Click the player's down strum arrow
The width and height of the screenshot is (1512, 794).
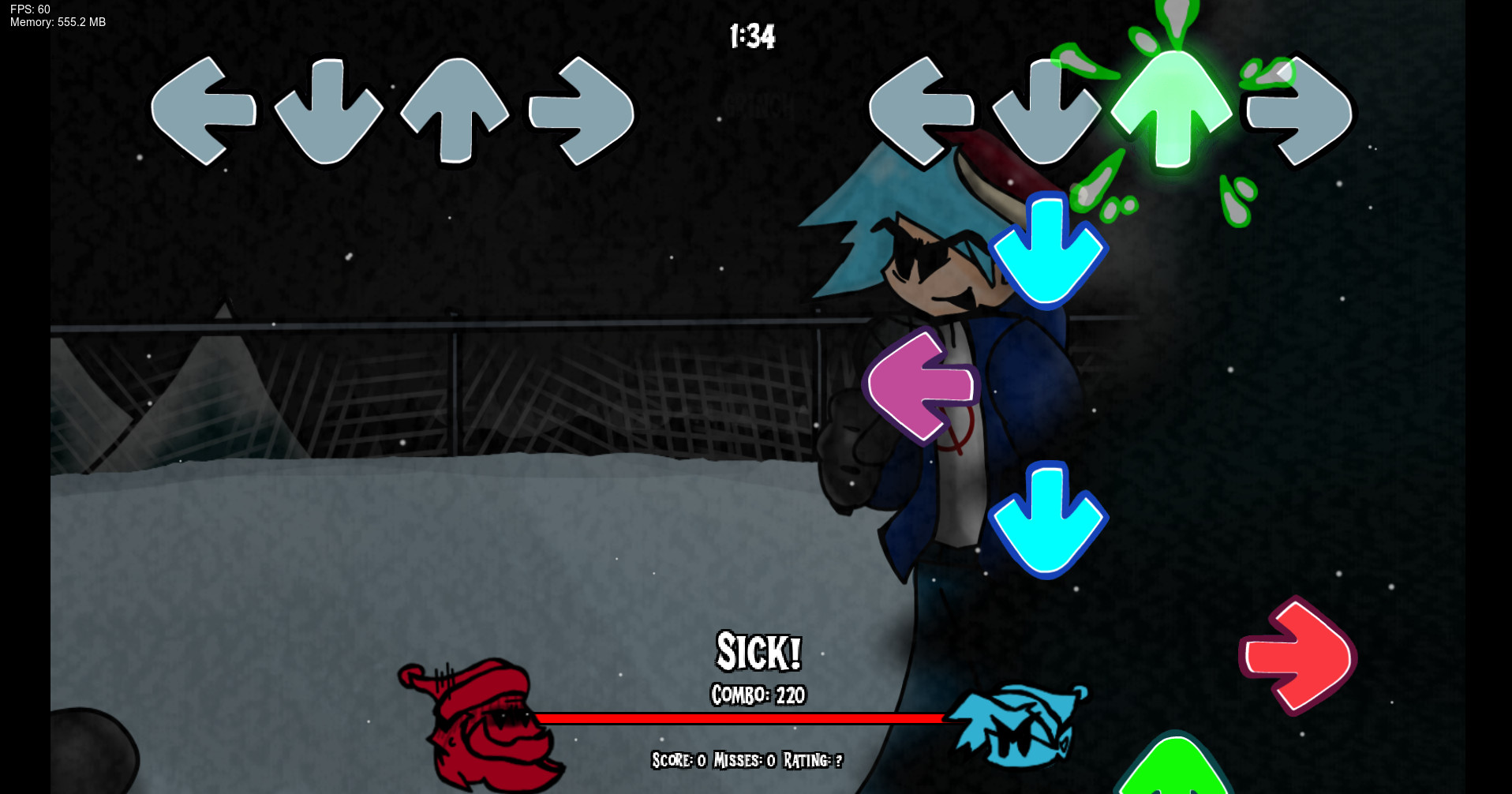point(1046,112)
